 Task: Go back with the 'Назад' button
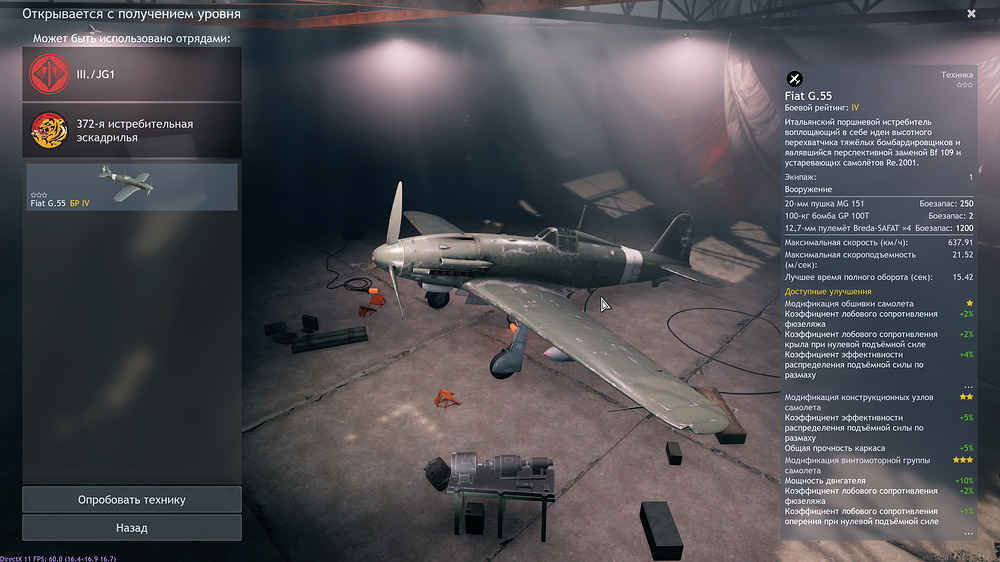(132, 527)
